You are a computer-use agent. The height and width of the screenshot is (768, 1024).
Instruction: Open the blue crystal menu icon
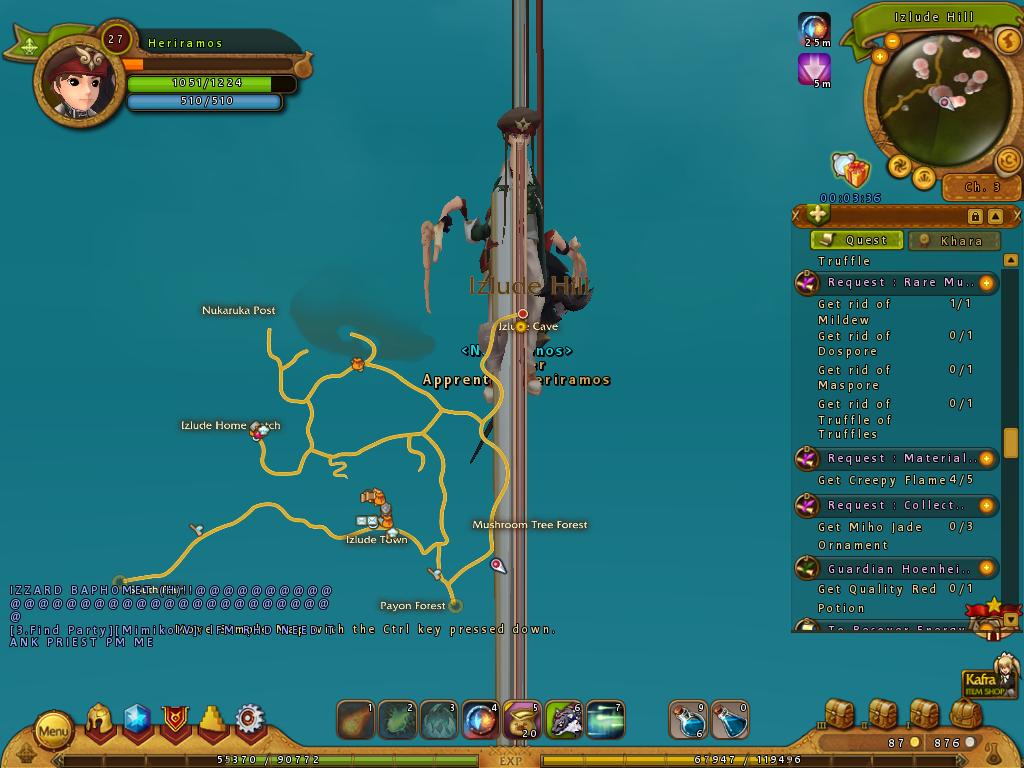(x=137, y=720)
